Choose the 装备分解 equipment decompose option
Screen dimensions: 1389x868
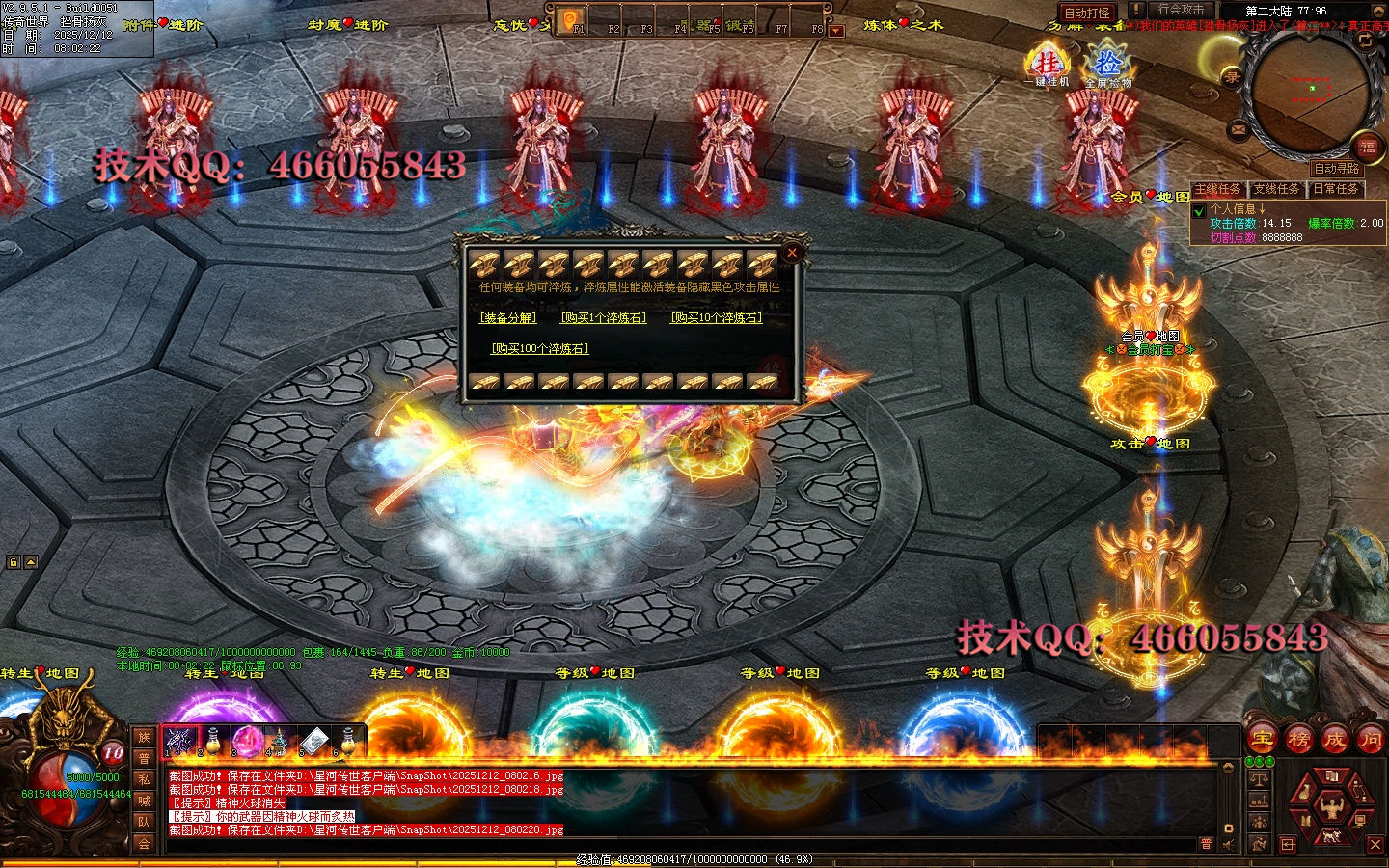point(508,317)
